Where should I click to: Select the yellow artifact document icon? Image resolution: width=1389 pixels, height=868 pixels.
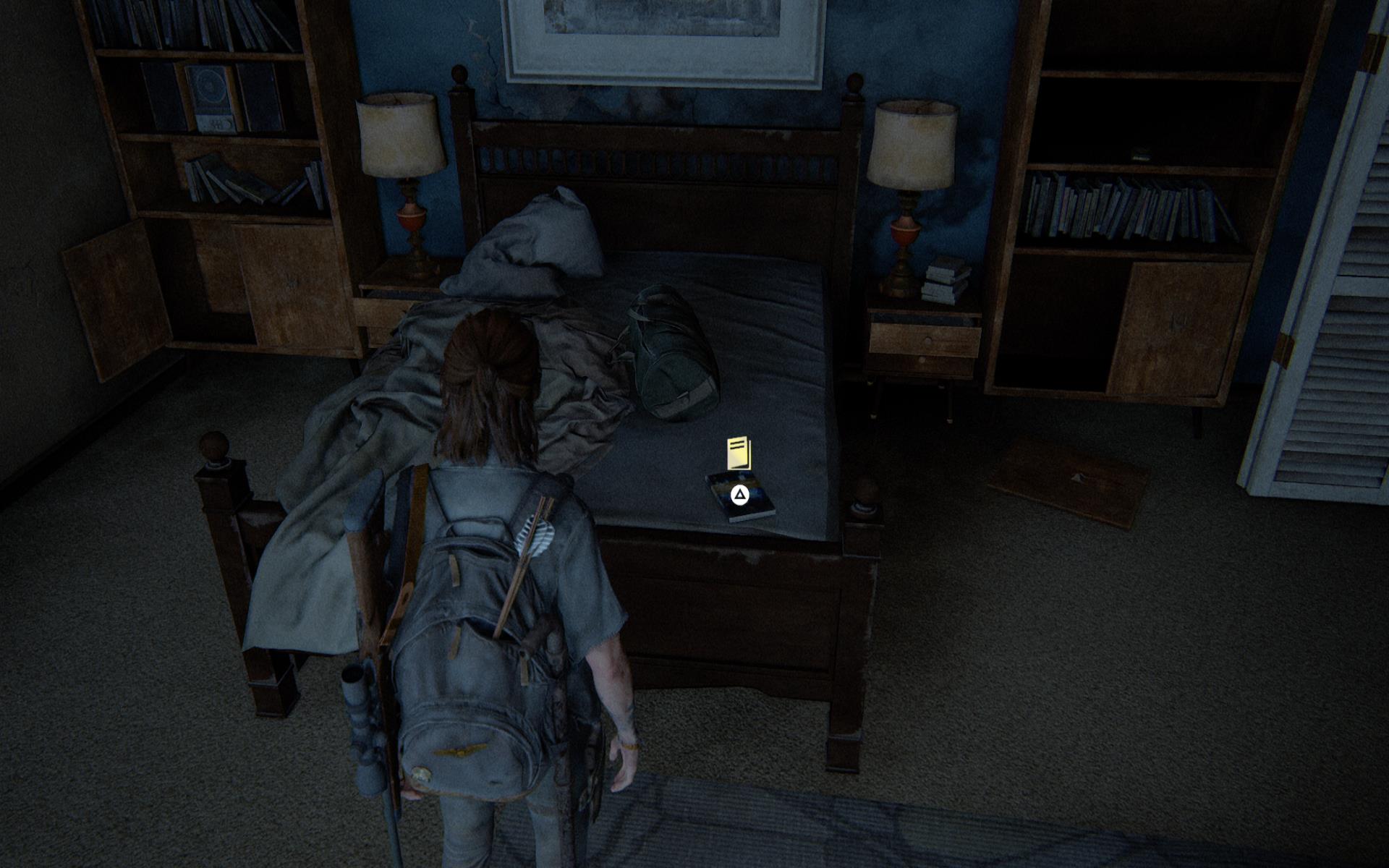(x=739, y=454)
